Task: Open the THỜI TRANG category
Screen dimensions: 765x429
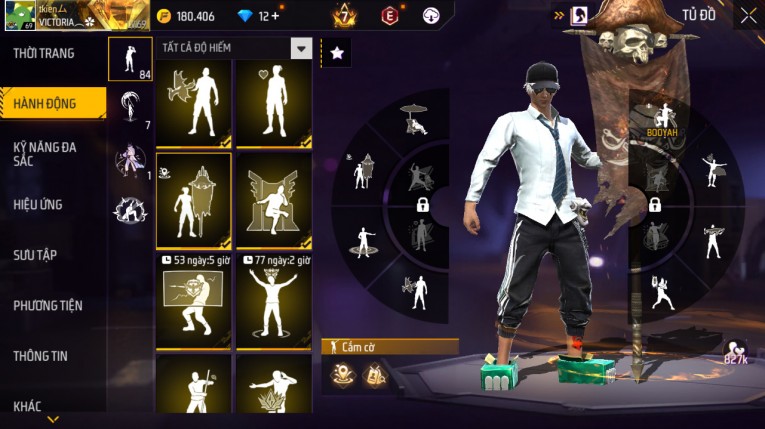Action: click(44, 53)
